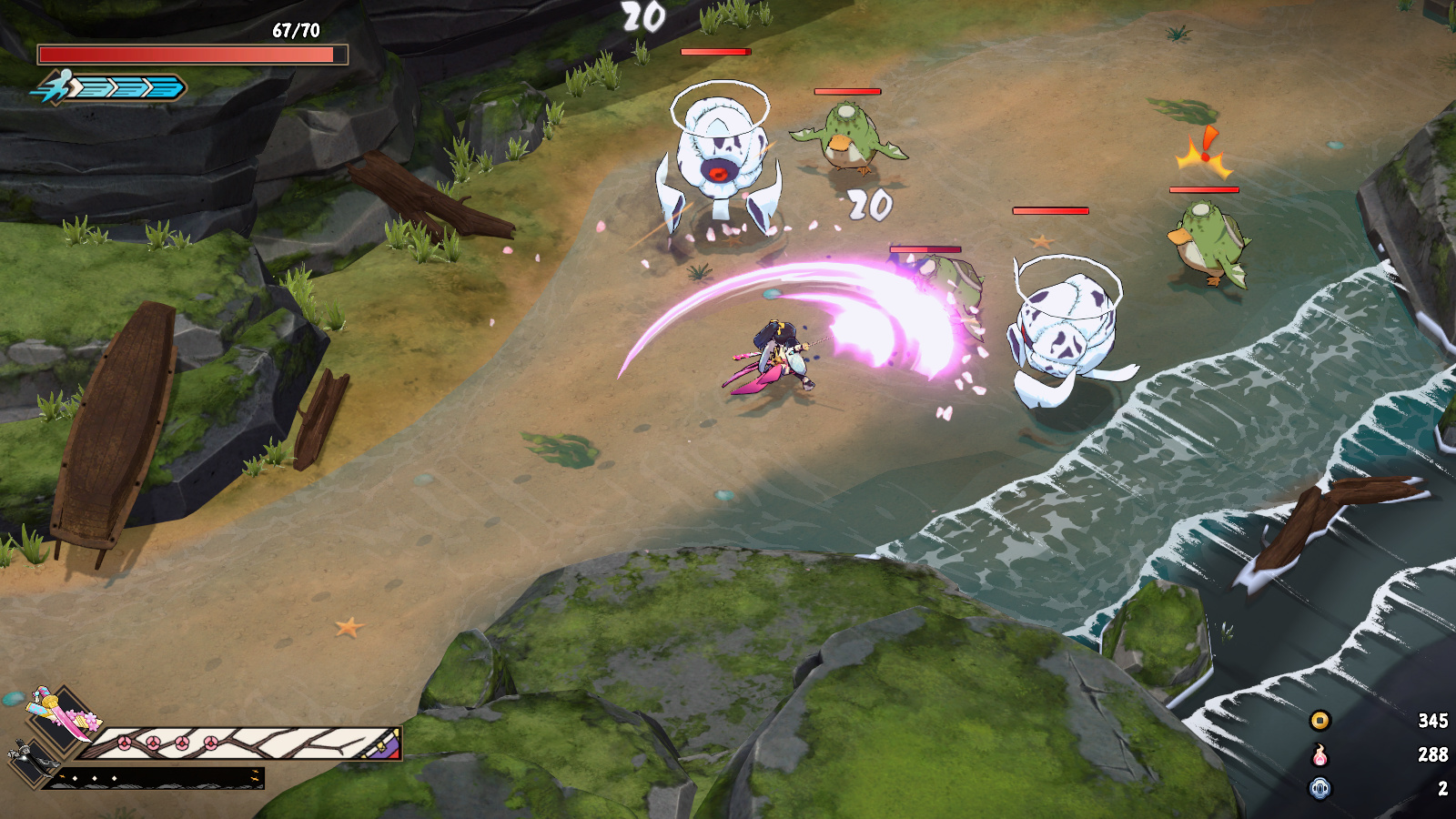Click the blue silver token icon

[1319, 788]
